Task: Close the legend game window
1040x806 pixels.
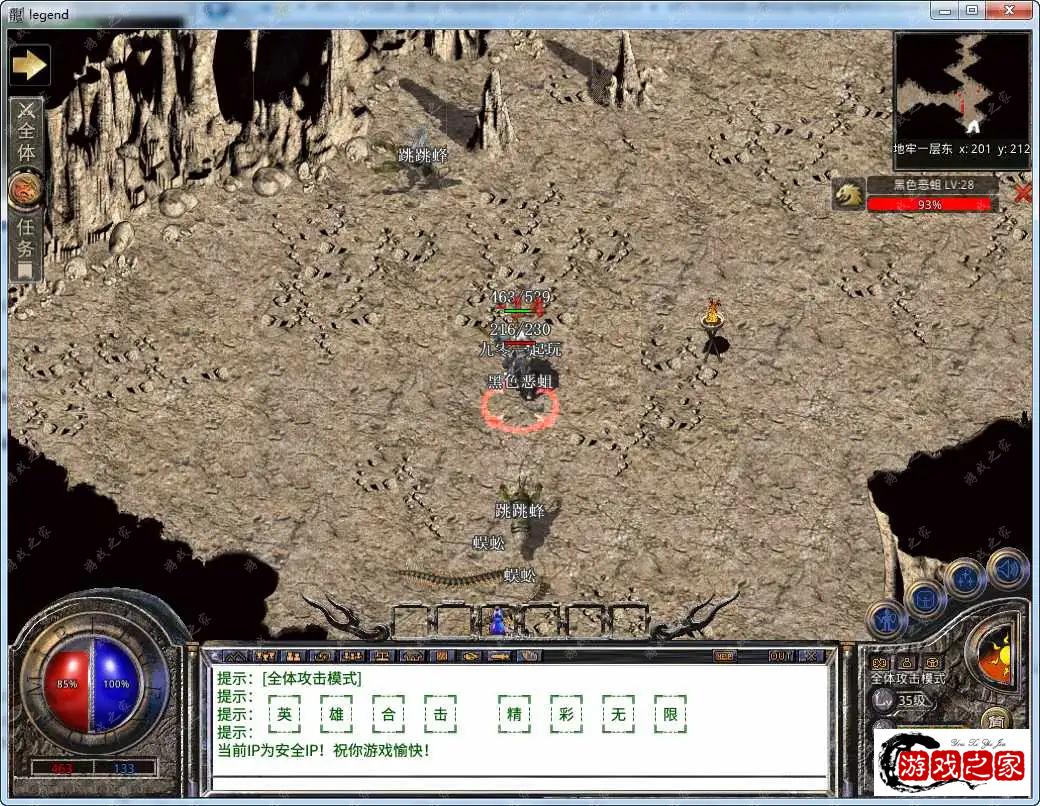Action: [1010, 10]
